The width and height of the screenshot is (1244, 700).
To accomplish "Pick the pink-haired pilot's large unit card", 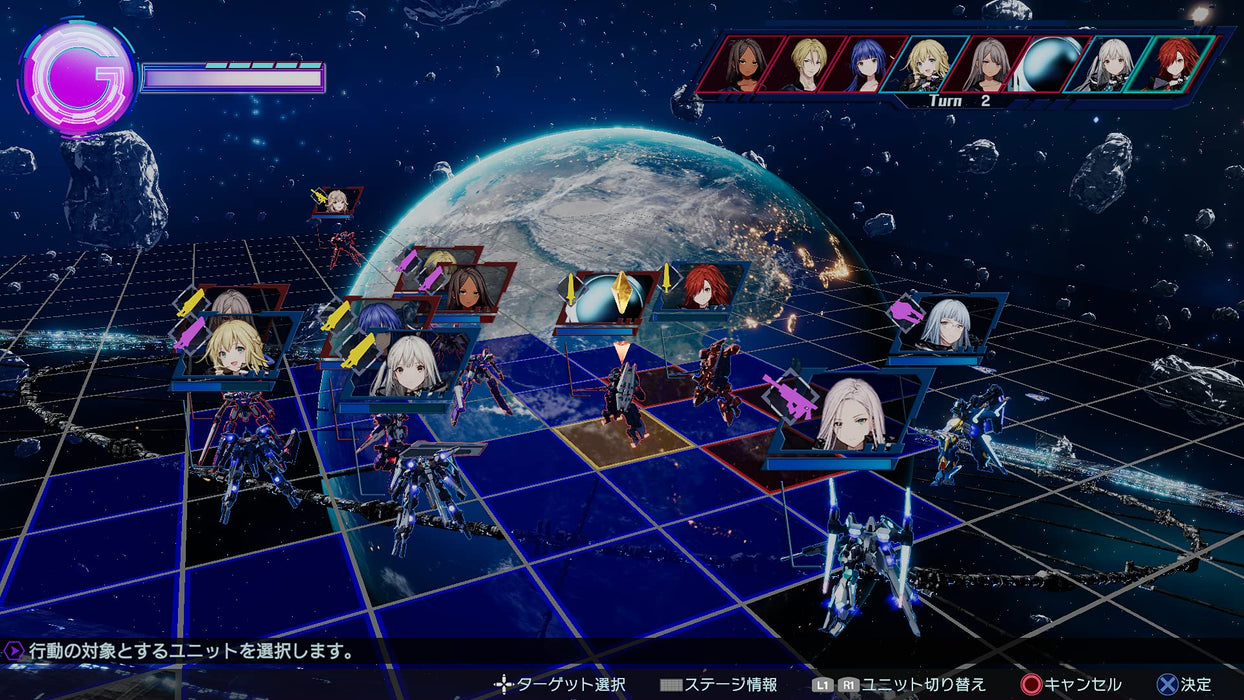I will (852, 415).
